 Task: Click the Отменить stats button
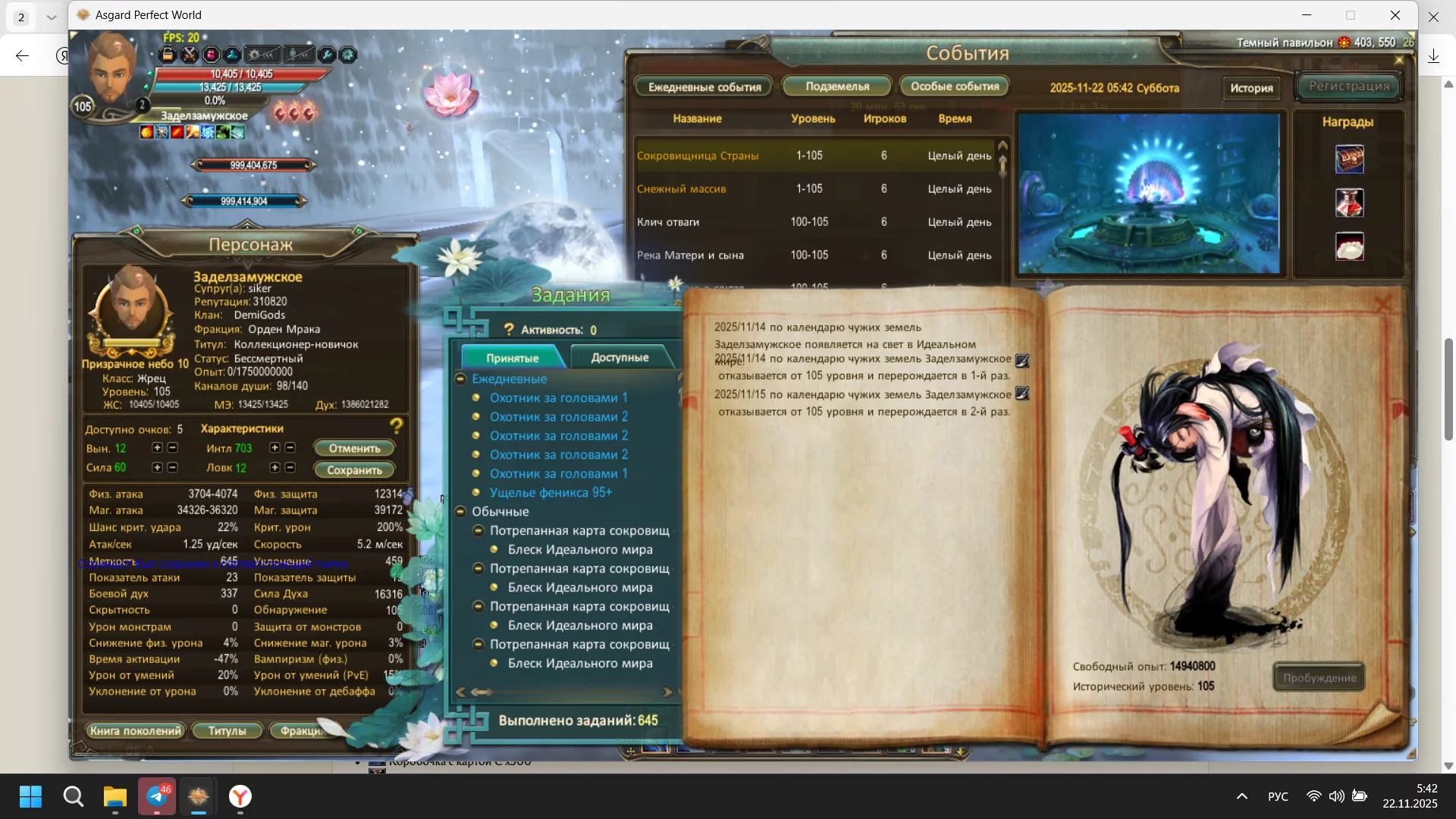tap(354, 448)
